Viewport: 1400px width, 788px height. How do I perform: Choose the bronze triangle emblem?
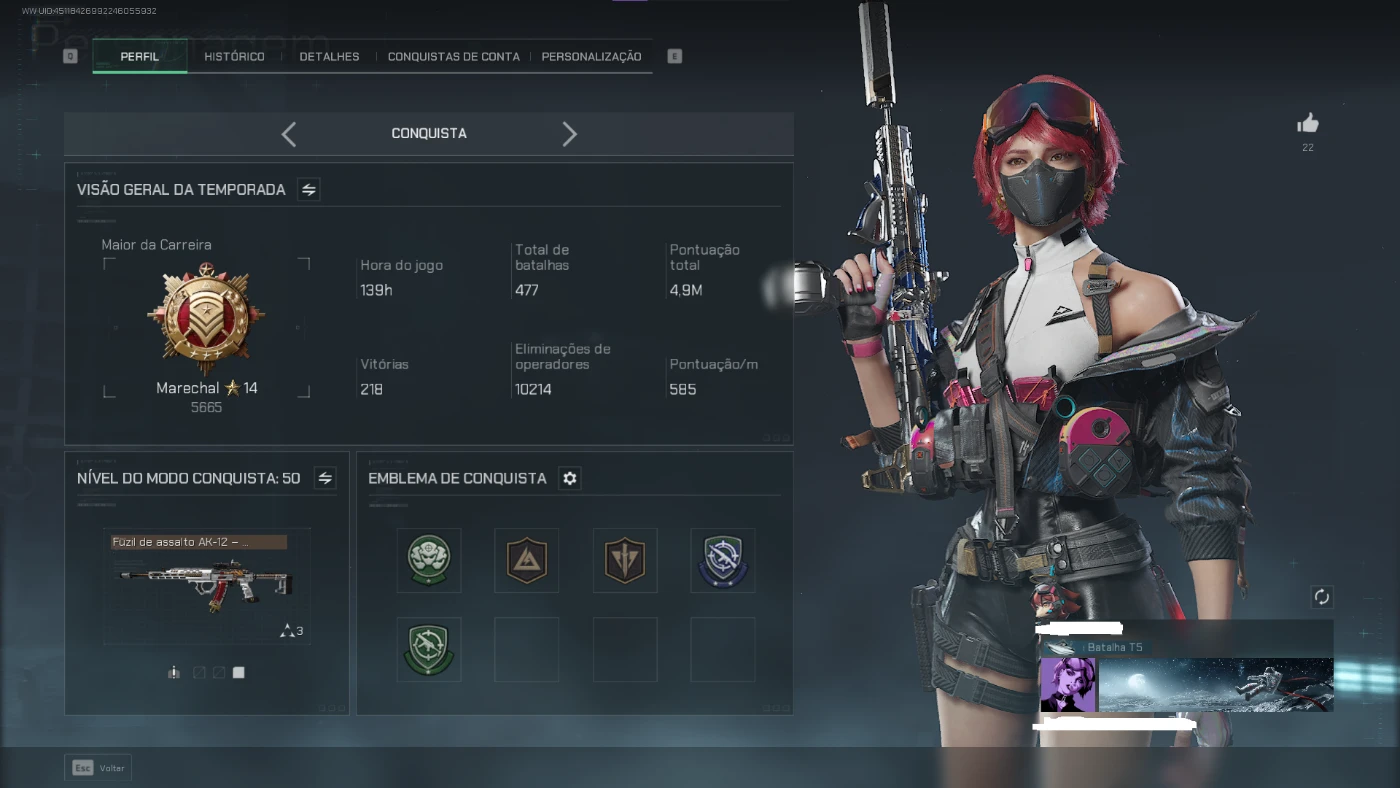pyautogui.click(x=526, y=560)
